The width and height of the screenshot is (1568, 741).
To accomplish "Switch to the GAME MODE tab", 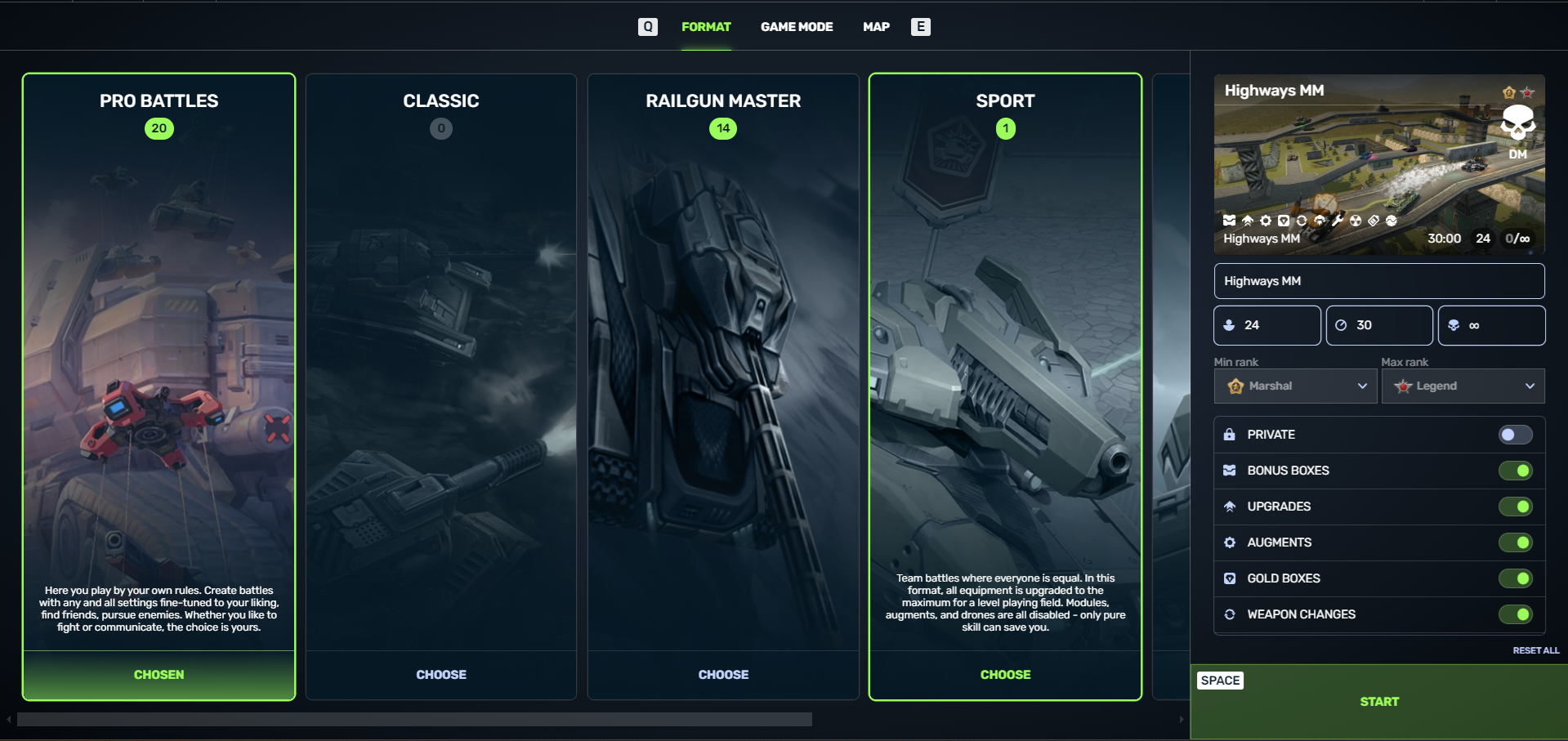I will click(x=797, y=26).
